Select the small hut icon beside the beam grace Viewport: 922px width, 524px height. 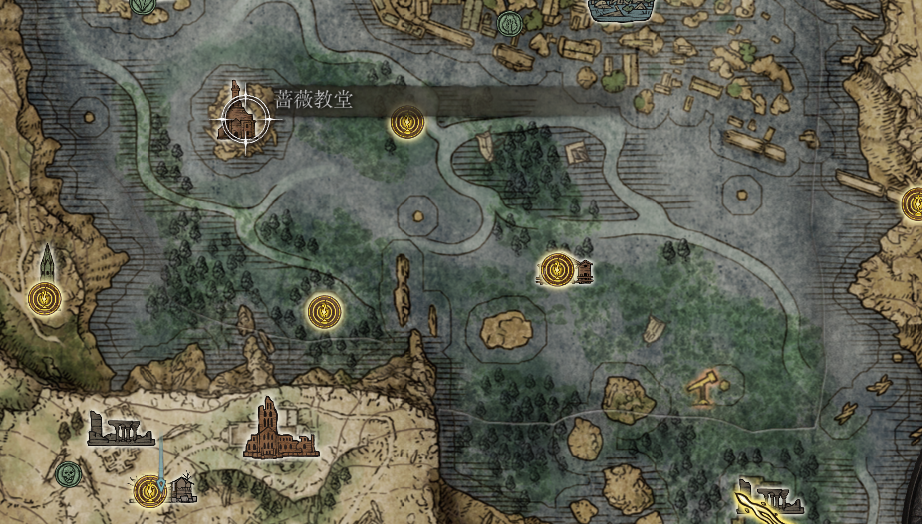click(x=182, y=489)
